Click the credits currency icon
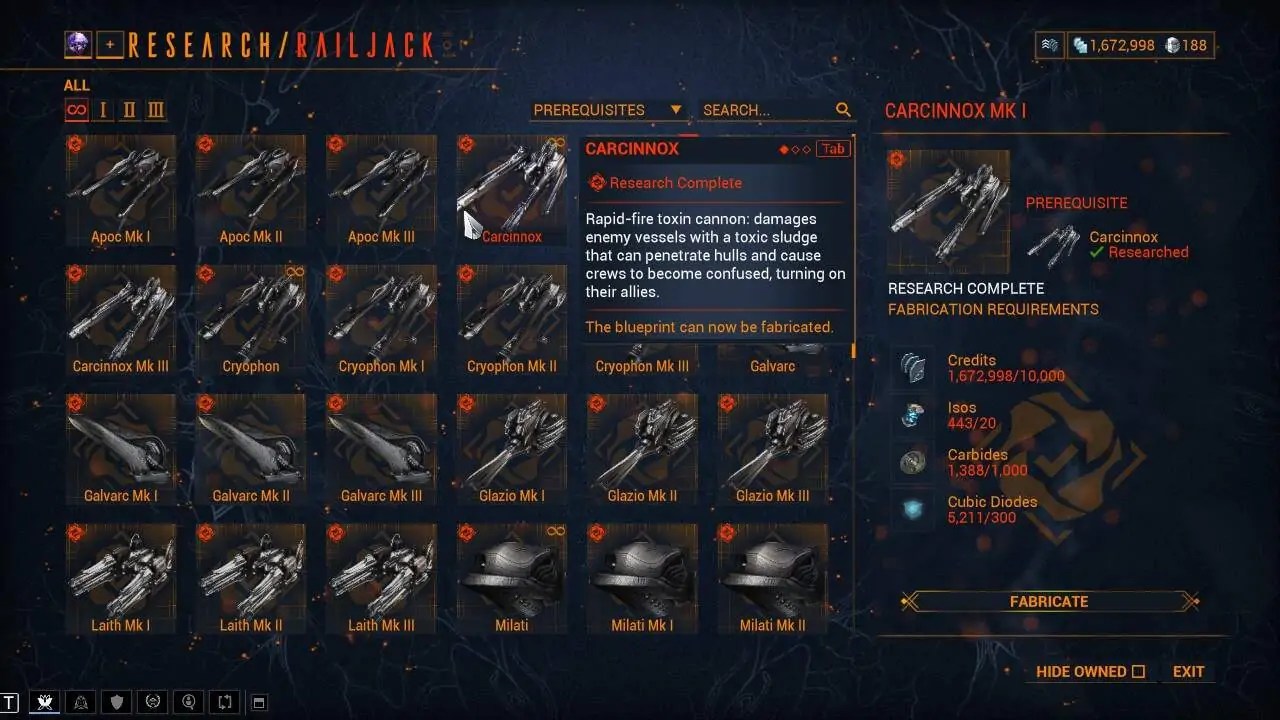The height and width of the screenshot is (720, 1280). coord(1082,44)
